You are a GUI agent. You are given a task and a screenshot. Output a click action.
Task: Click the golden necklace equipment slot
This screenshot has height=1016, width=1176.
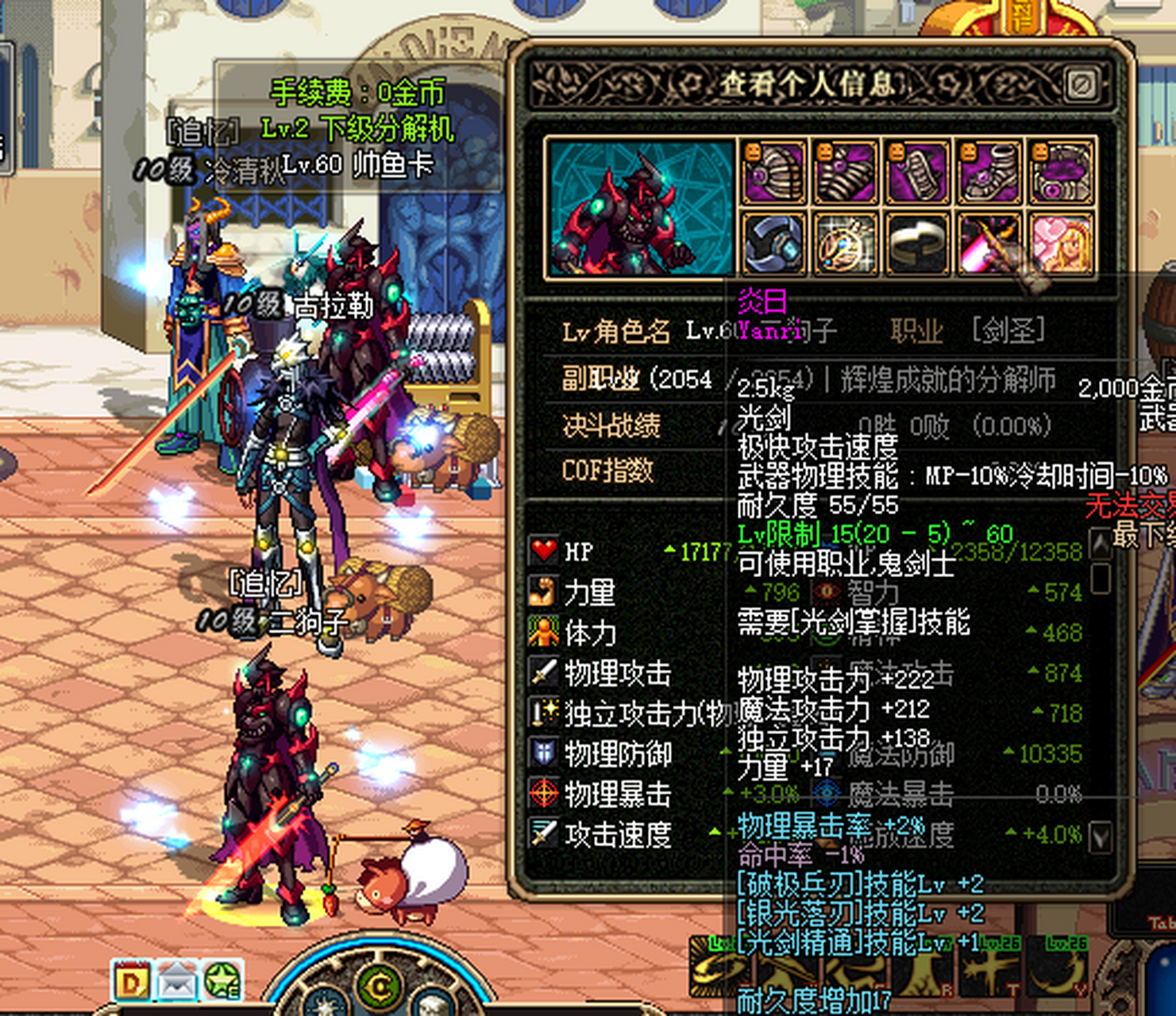(845, 245)
